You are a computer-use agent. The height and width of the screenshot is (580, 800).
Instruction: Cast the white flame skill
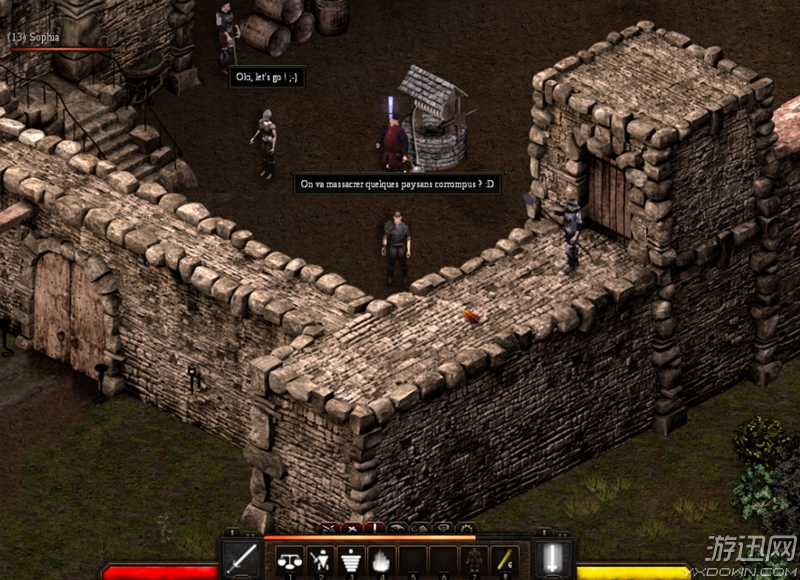(382, 561)
